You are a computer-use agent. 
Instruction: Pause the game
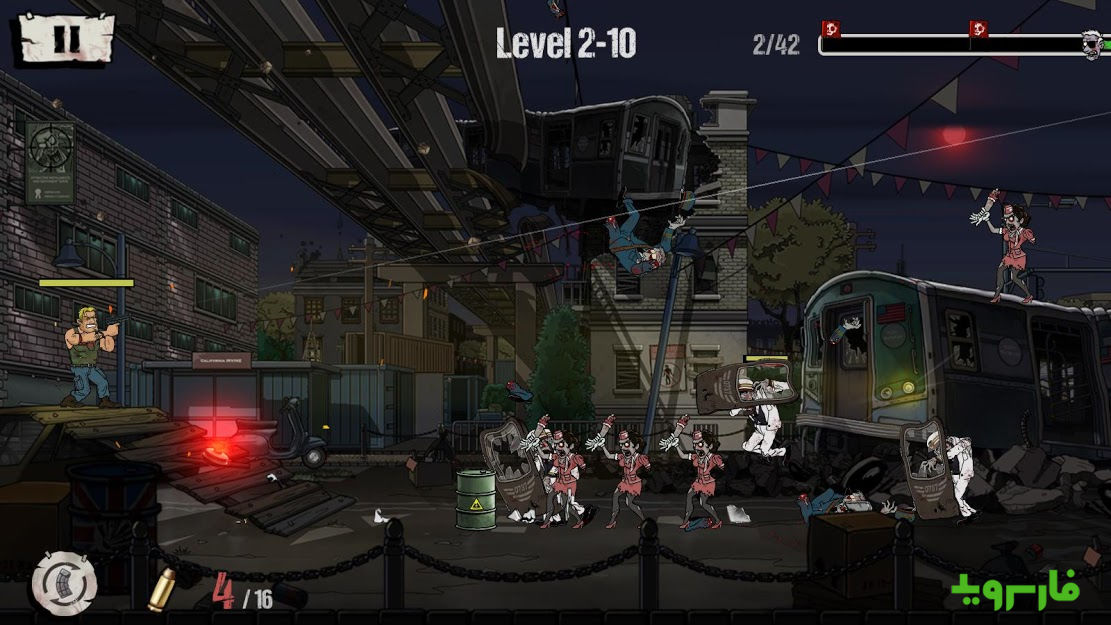tap(64, 39)
